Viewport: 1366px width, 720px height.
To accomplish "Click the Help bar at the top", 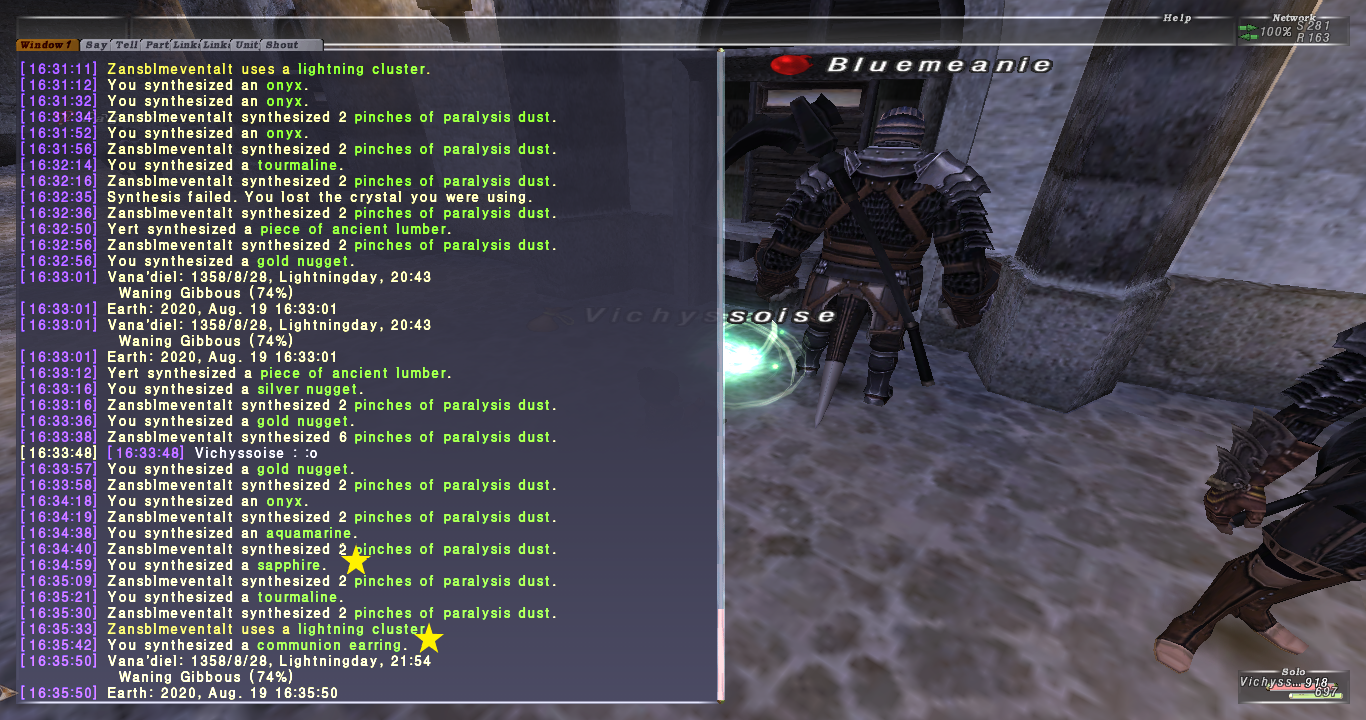I will tap(1176, 18).
